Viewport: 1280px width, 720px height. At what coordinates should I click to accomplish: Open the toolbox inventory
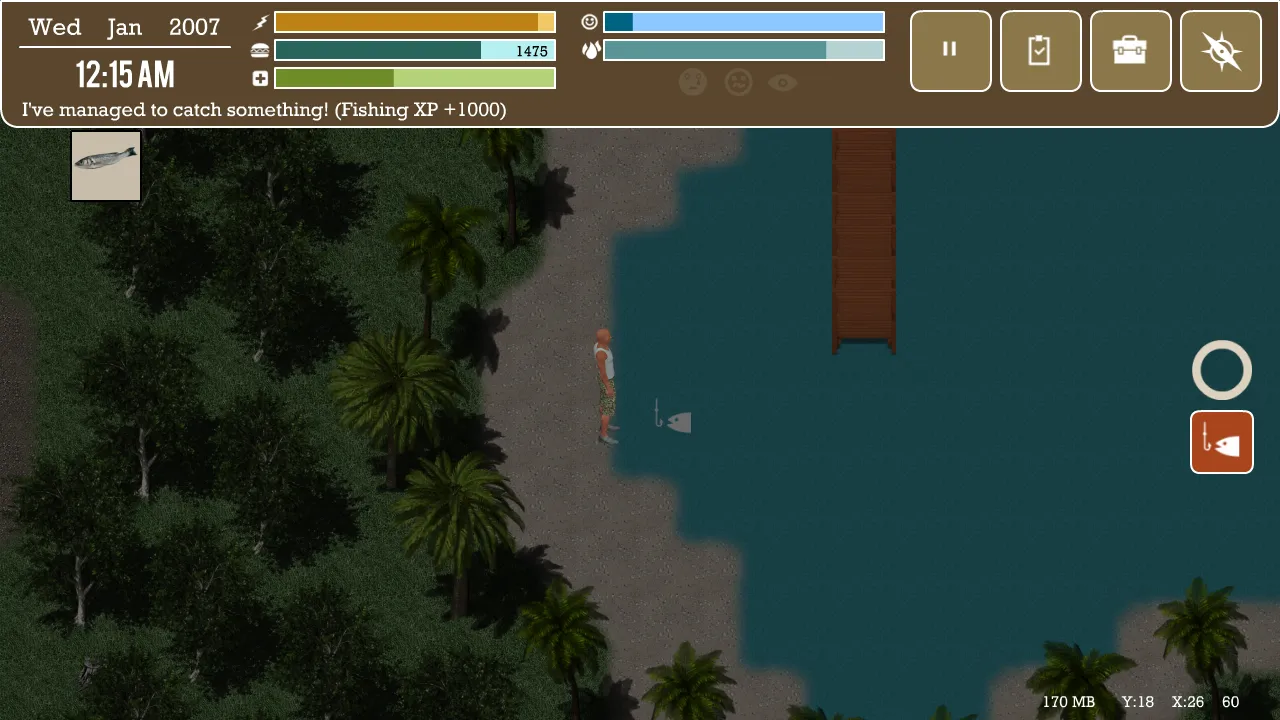(x=1130, y=51)
